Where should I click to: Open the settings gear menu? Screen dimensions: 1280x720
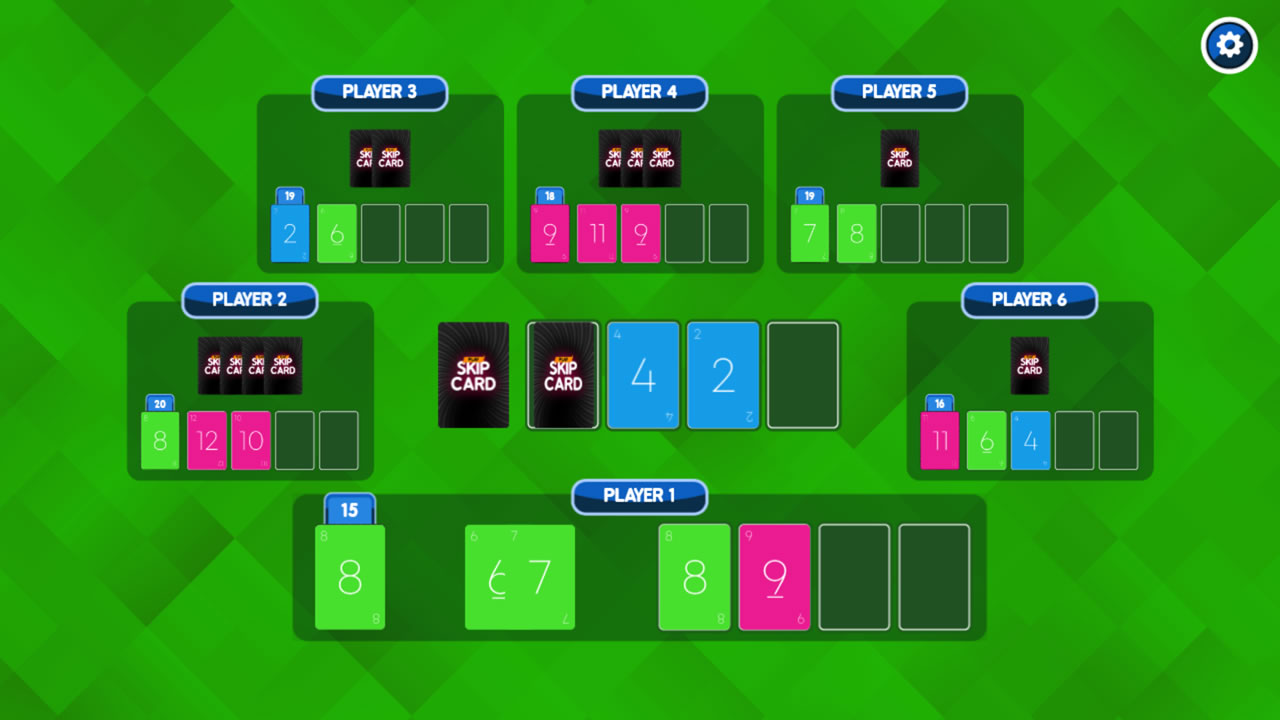[1229, 45]
